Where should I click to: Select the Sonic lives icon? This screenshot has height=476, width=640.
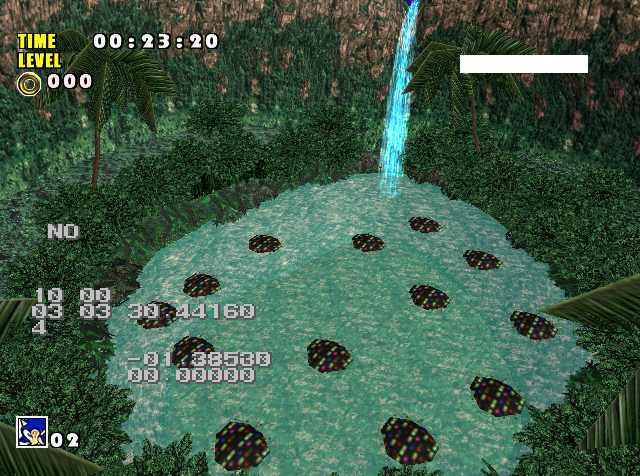point(31,432)
